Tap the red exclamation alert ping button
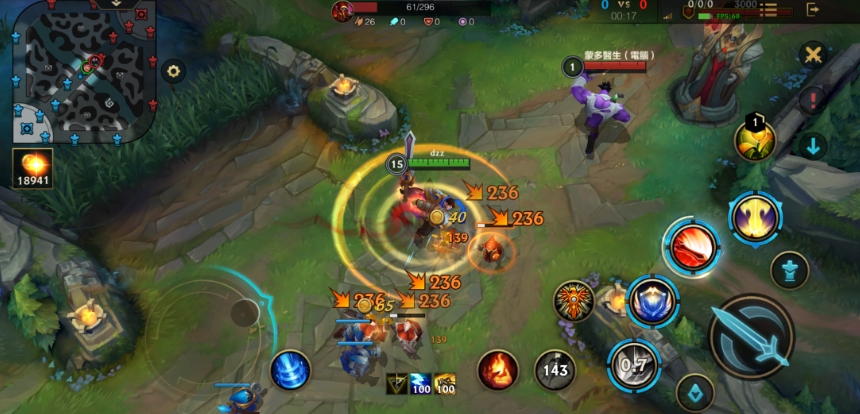The image size is (860, 414). tap(813, 100)
